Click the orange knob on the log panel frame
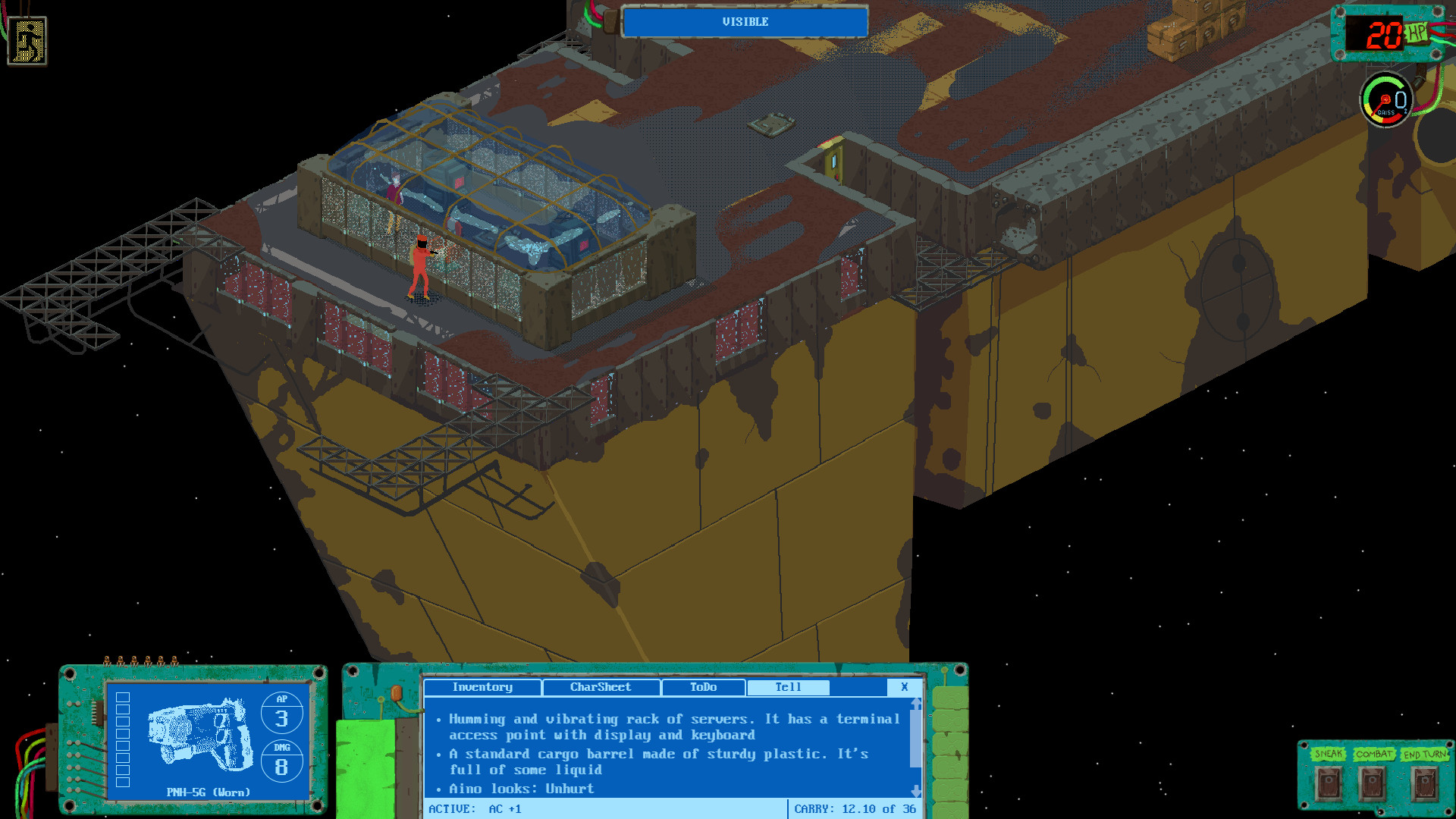This screenshot has width=1456, height=819. (397, 692)
